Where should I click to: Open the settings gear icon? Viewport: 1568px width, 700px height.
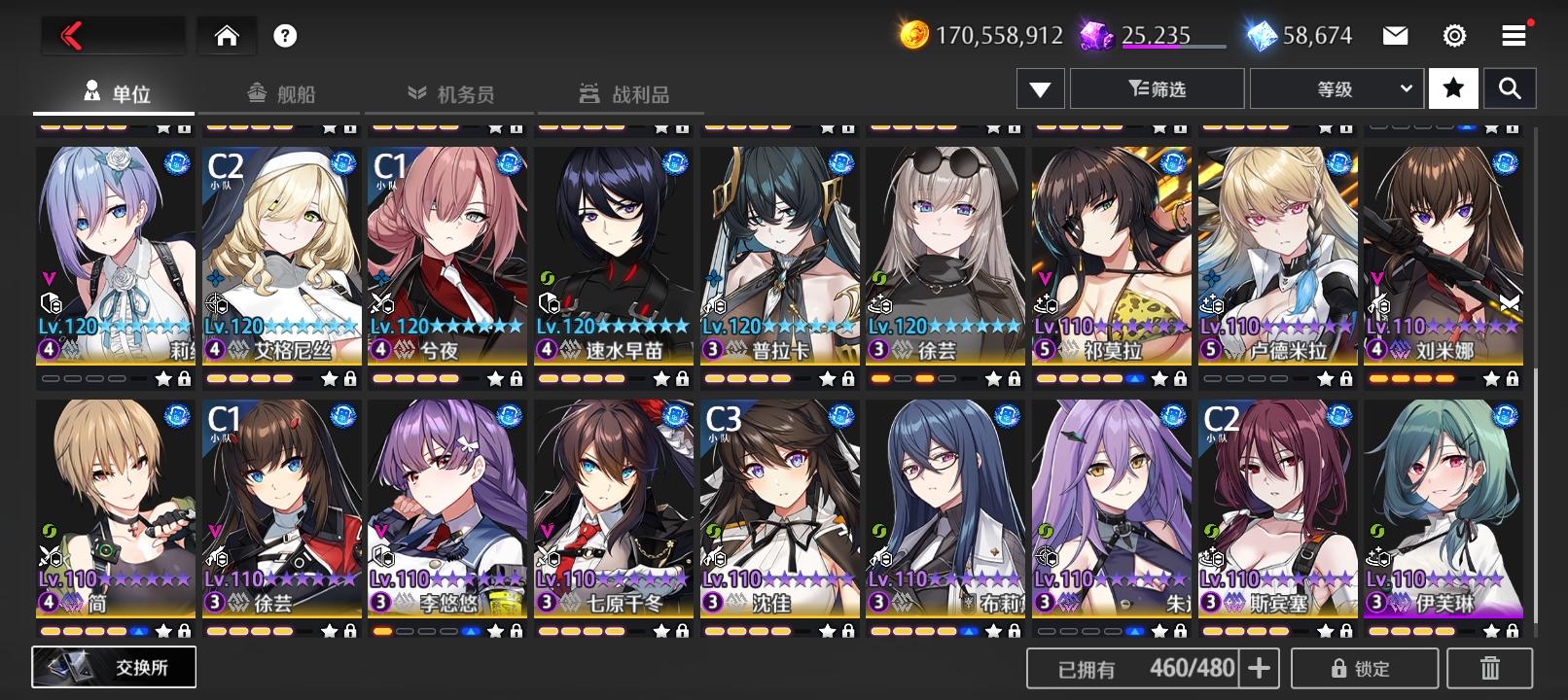coord(1453,34)
